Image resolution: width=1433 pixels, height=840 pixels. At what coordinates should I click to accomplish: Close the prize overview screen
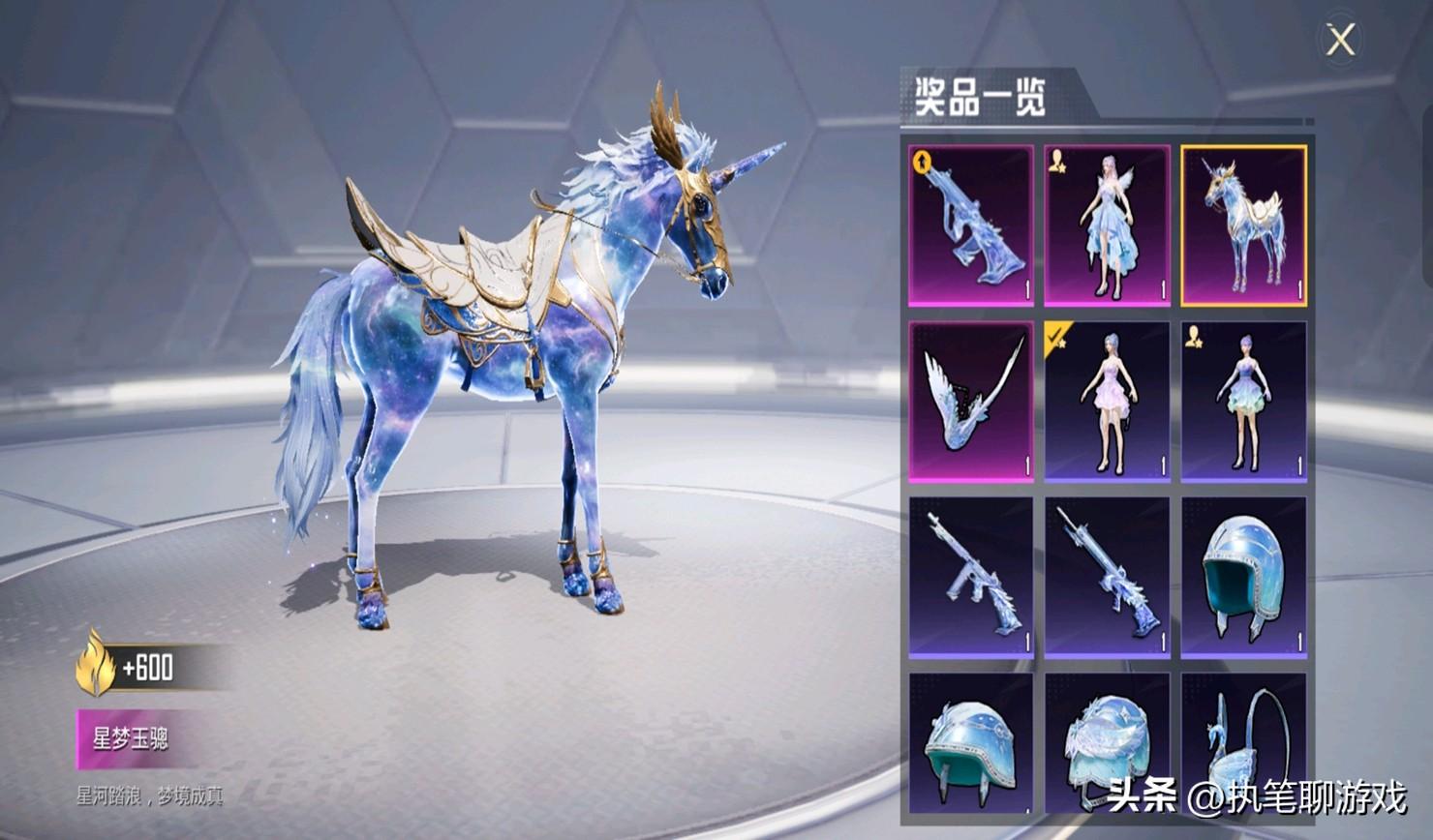coord(1340,41)
